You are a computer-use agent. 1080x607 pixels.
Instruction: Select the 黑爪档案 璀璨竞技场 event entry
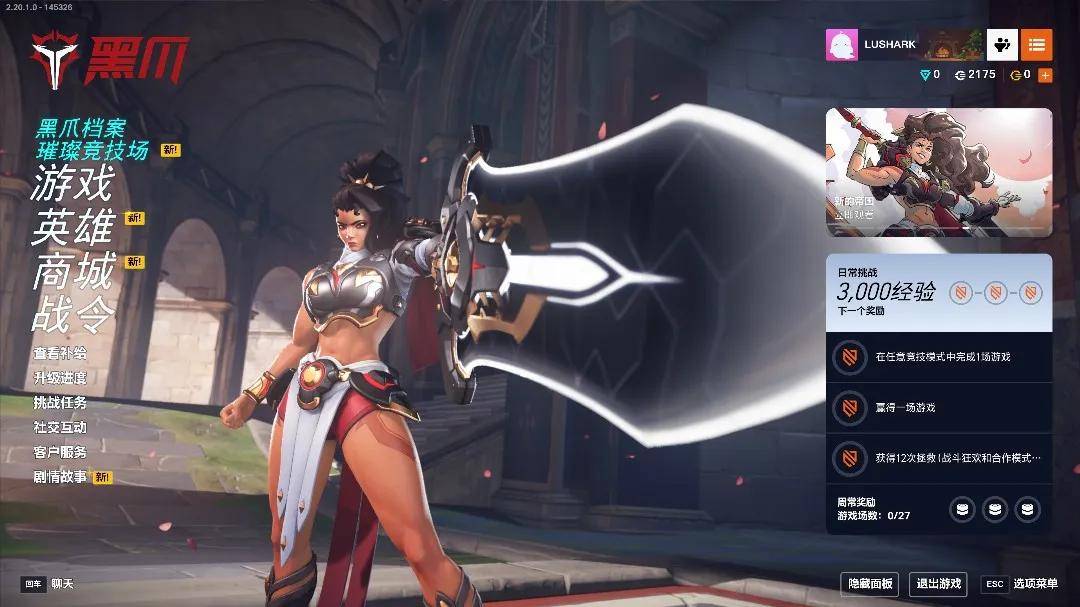click(x=92, y=139)
